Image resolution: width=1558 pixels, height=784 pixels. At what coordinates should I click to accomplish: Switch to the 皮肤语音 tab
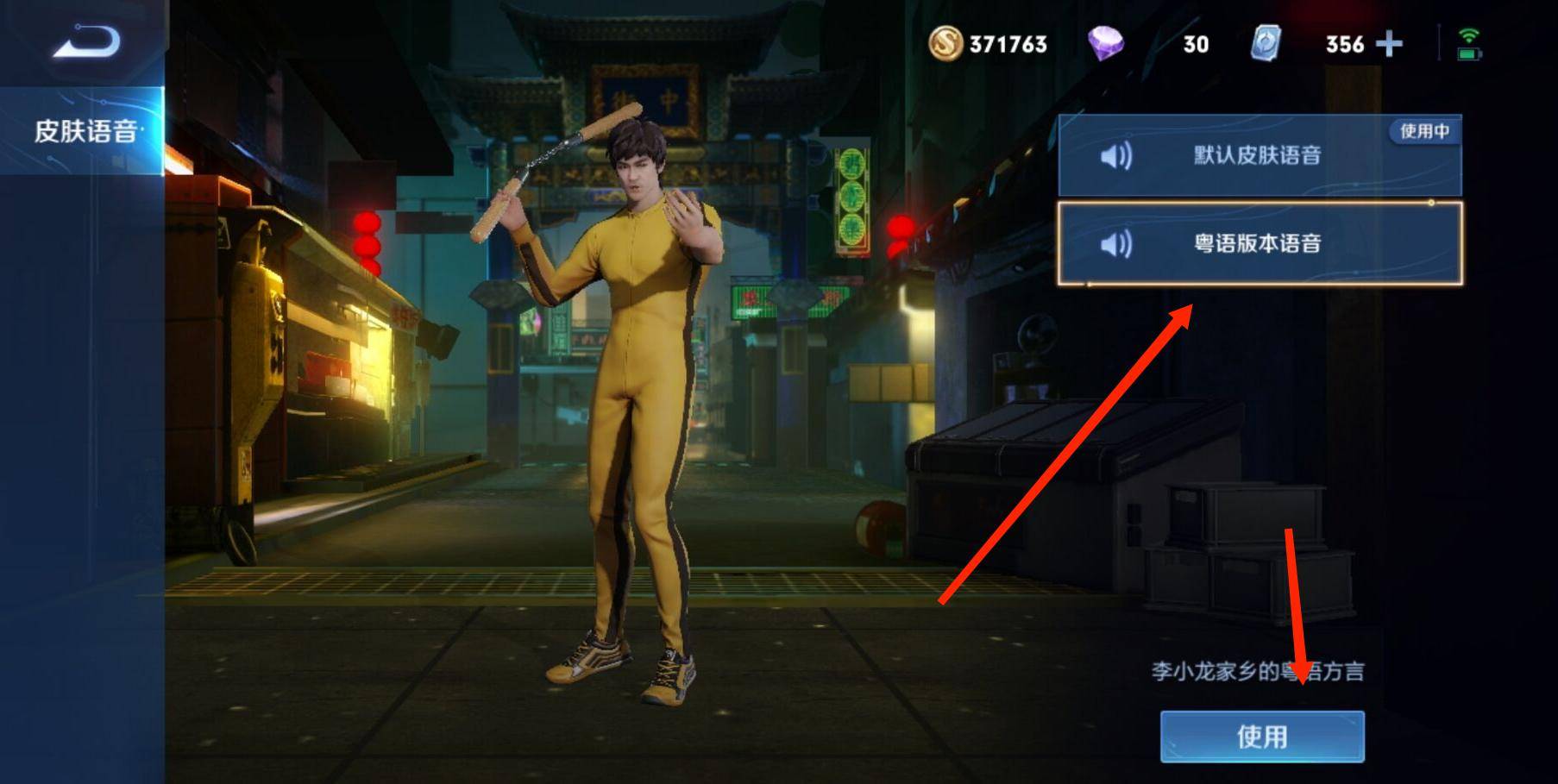tap(85, 131)
